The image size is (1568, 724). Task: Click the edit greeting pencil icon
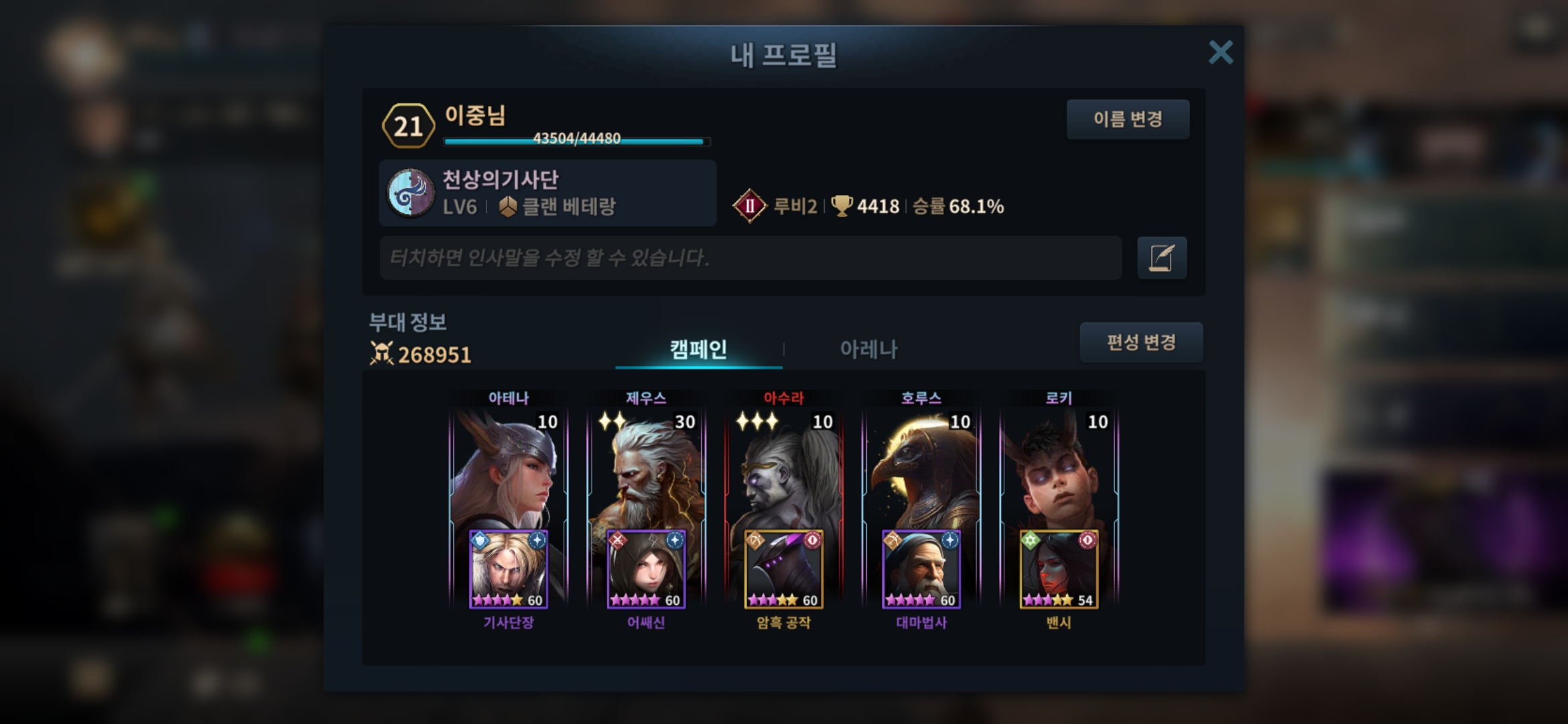coord(1161,257)
